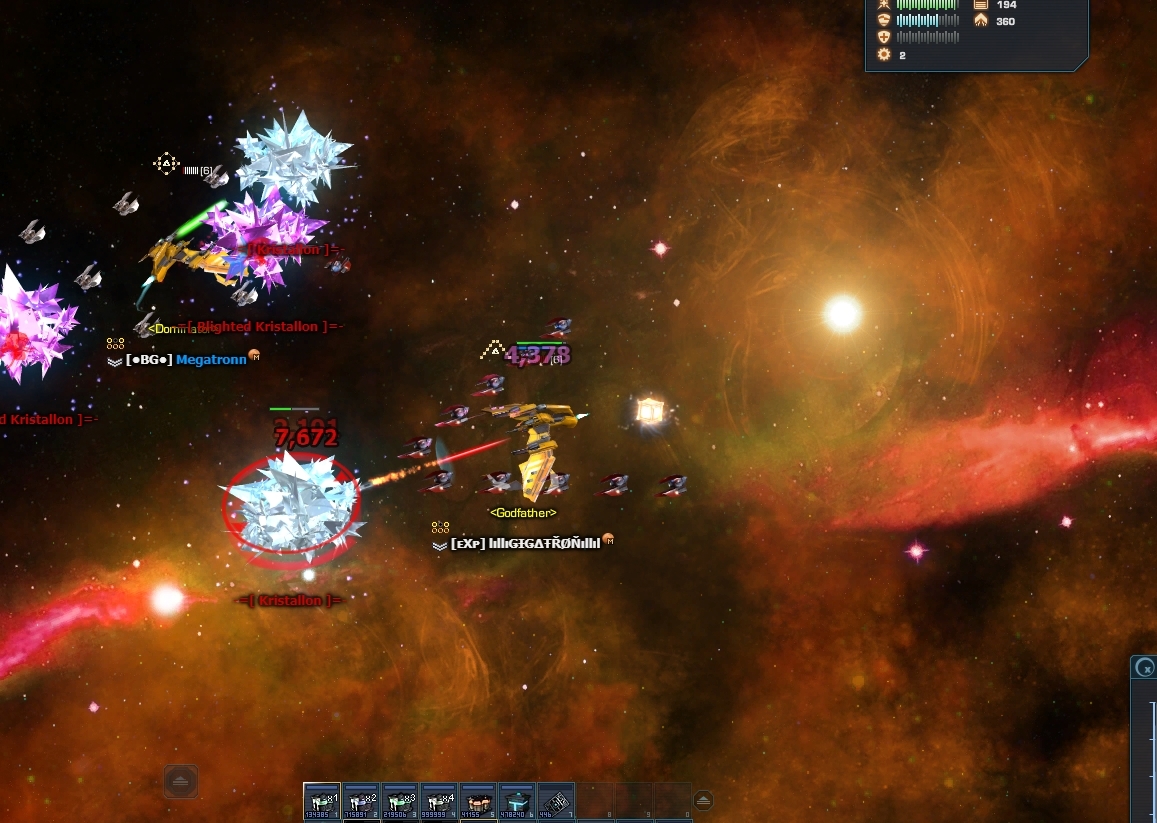Click the eject button at the bottom left

click(x=181, y=781)
